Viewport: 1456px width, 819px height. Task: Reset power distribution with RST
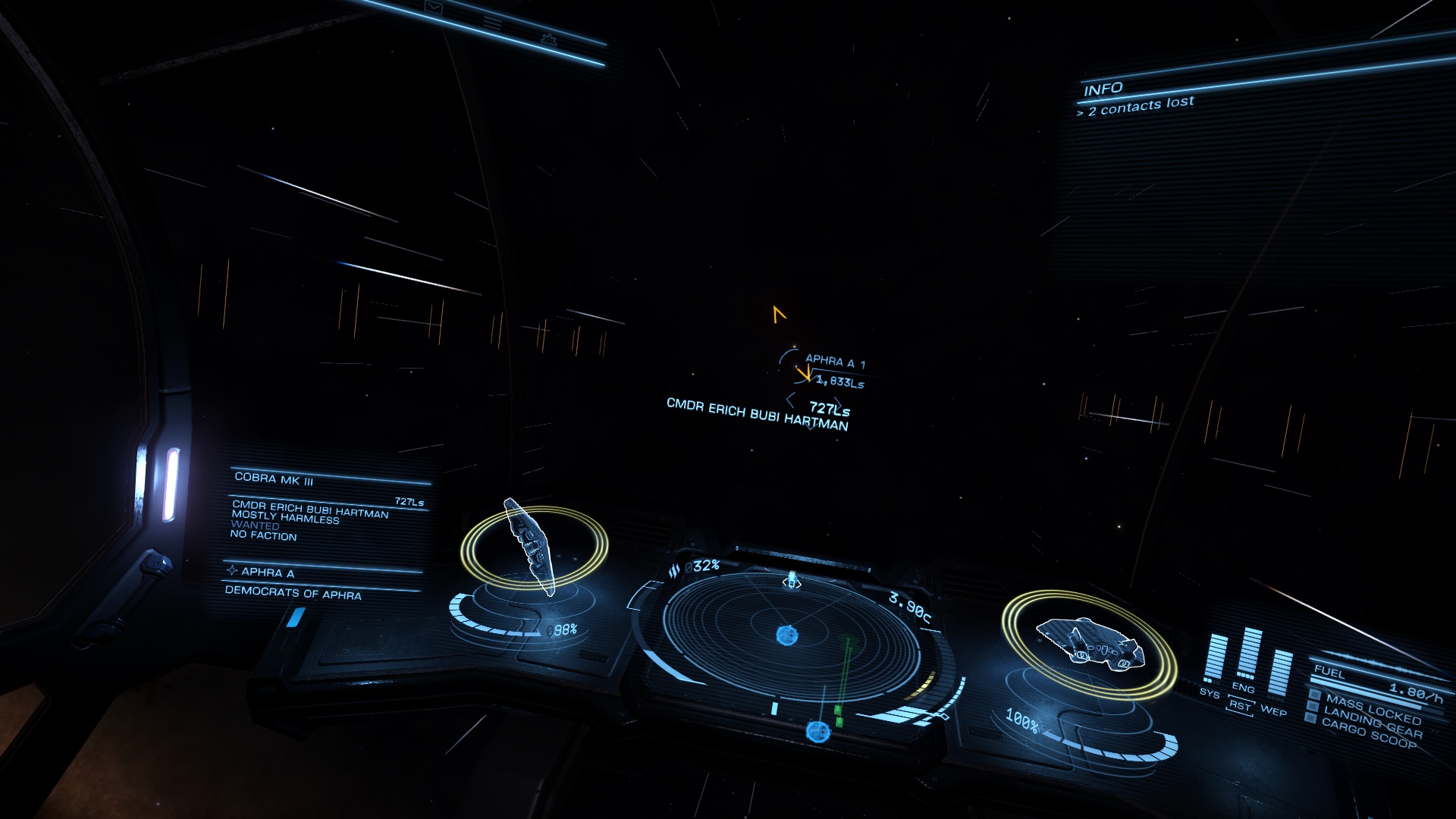(1241, 706)
